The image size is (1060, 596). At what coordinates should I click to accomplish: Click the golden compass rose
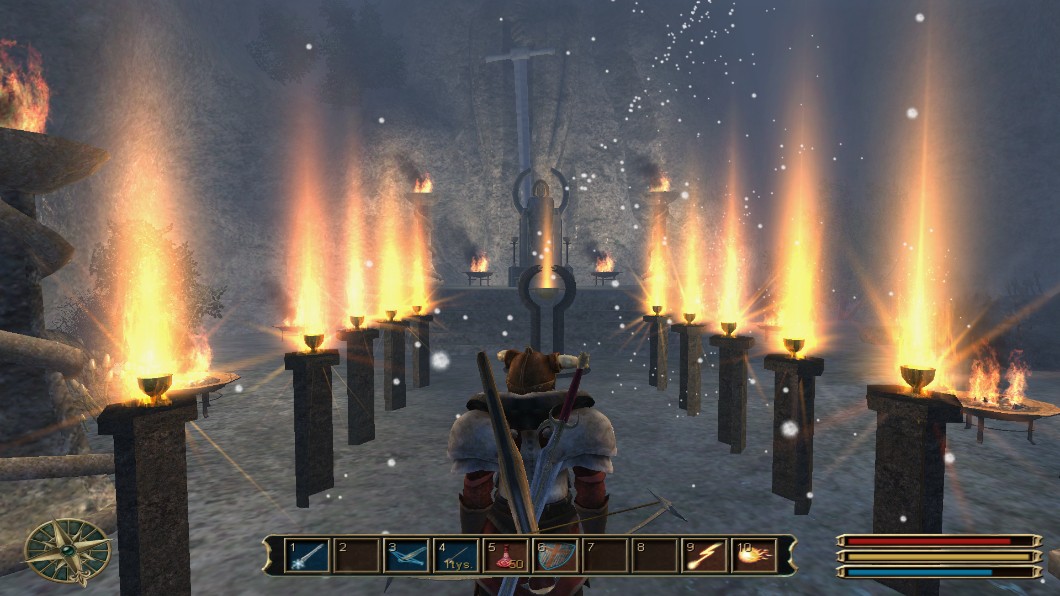click(68, 551)
